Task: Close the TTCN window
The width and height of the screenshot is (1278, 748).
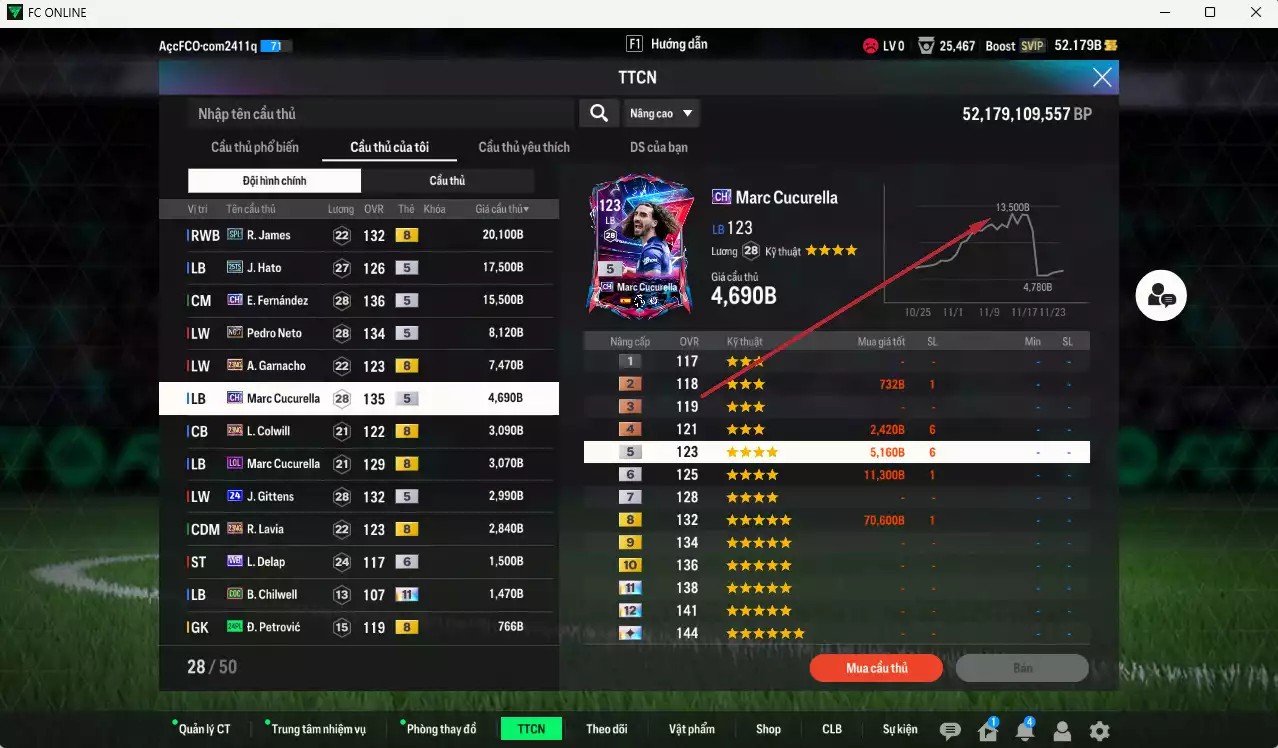Action: point(1102,77)
